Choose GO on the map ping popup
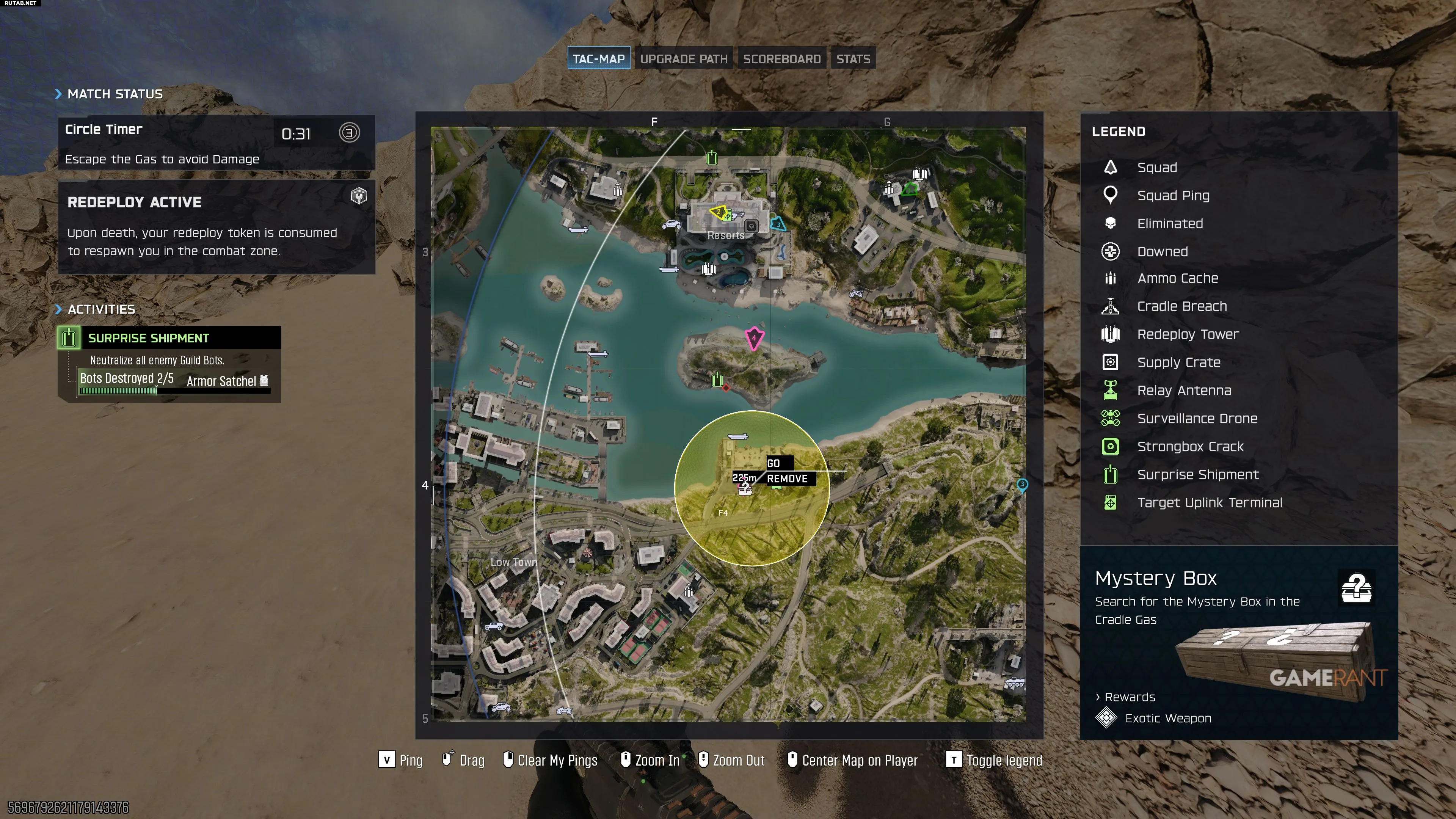 tap(774, 463)
